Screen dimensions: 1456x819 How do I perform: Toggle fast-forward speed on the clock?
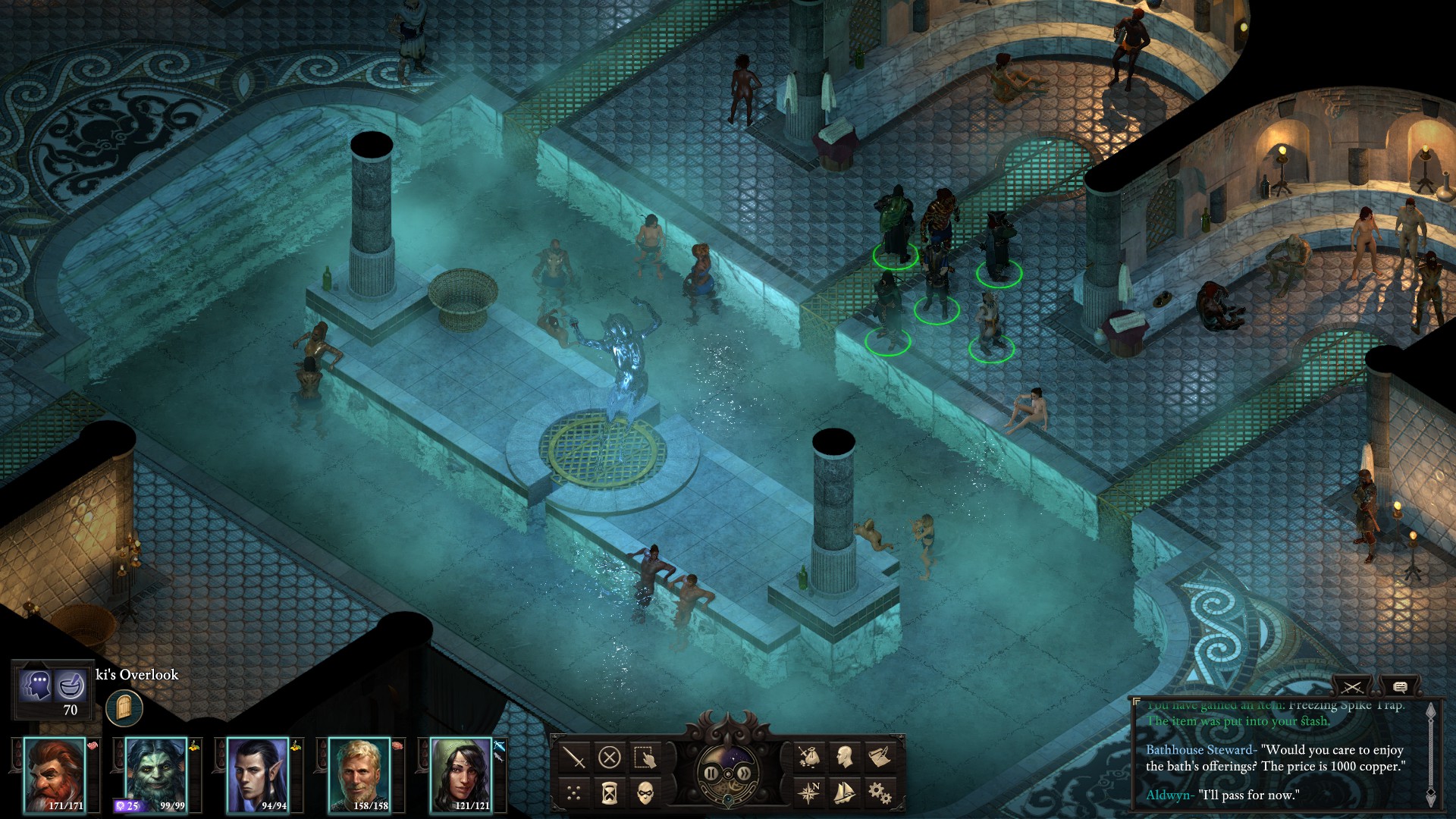745,773
